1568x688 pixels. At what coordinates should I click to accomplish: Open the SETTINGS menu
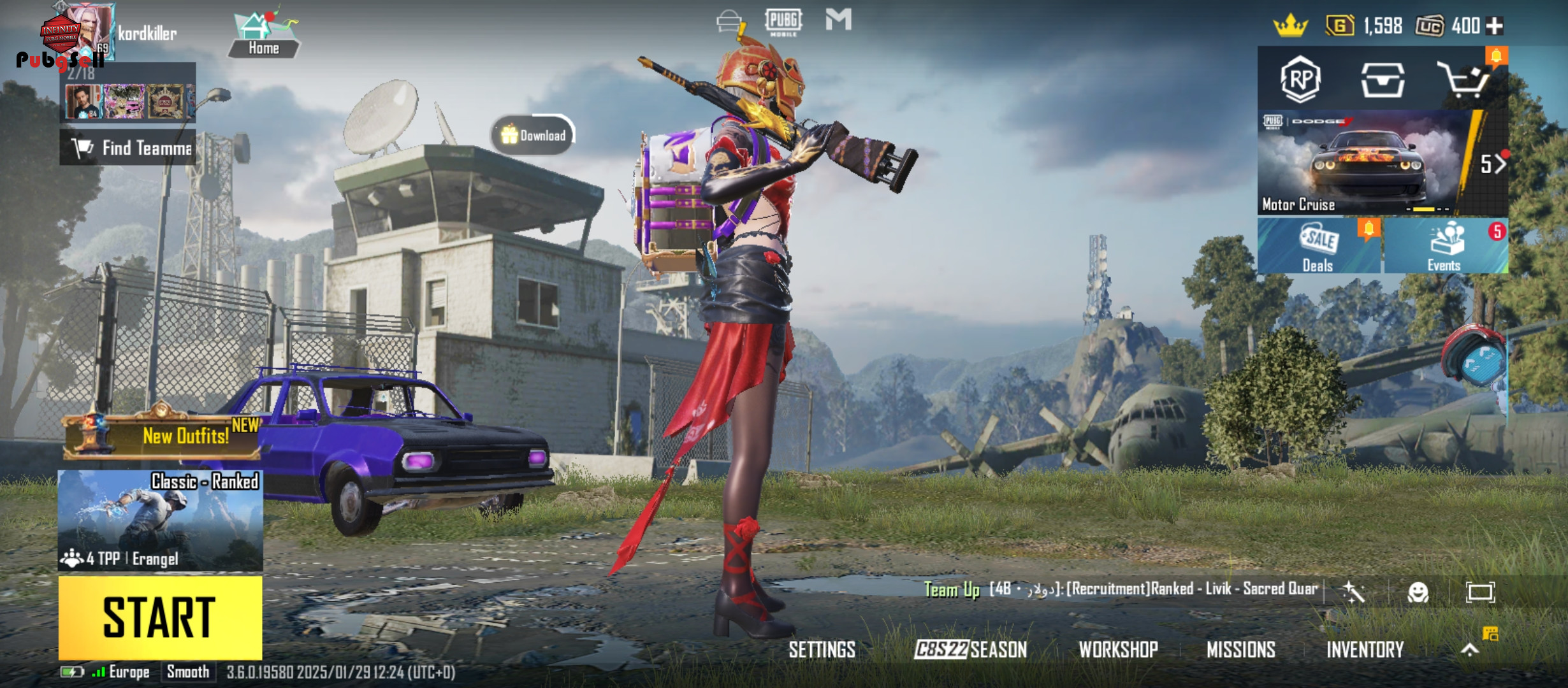822,649
